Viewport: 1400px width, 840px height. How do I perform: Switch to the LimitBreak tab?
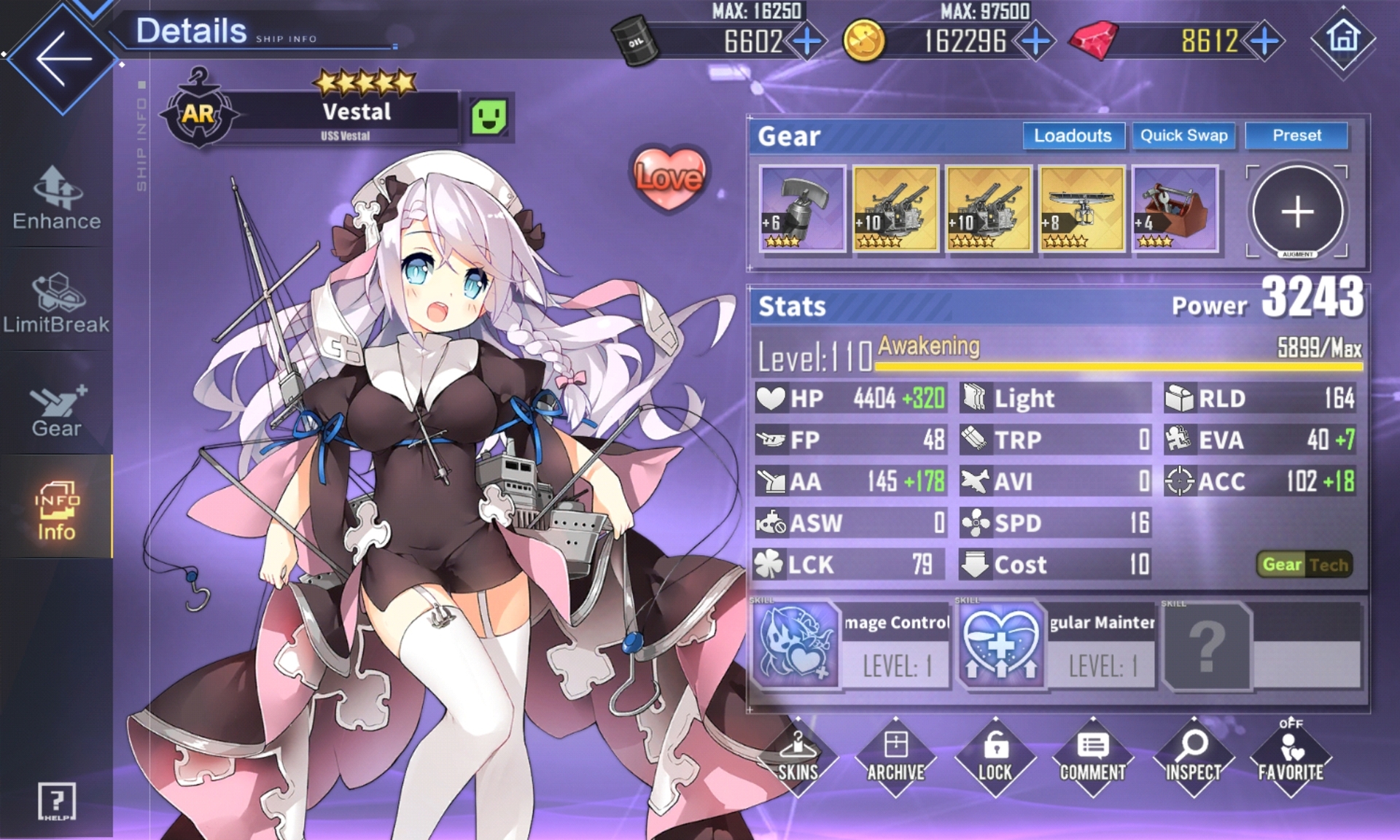click(56, 303)
